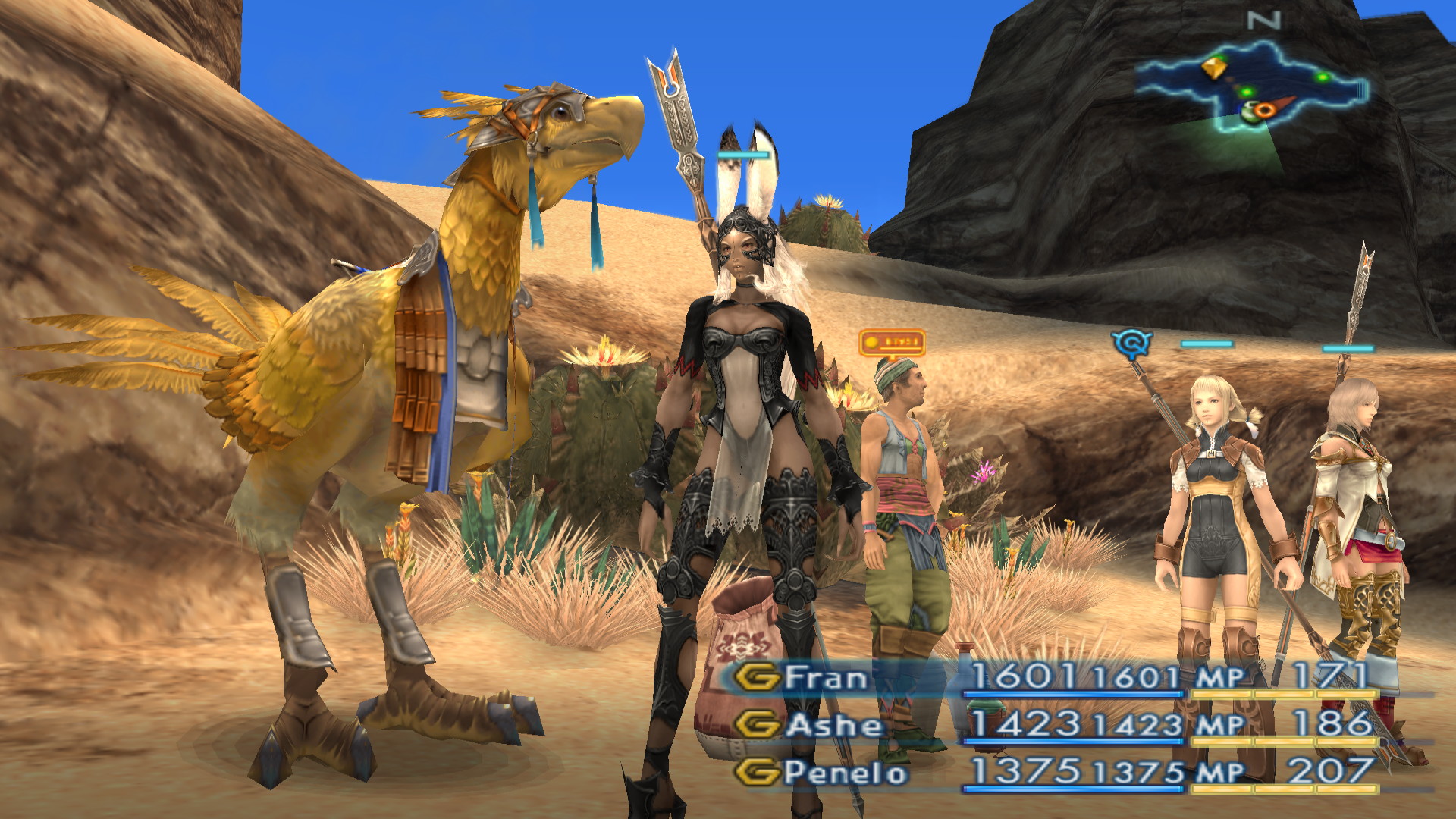1456x819 pixels.
Task: Select the N compass indicator above the minimap
Action: coord(1263,20)
